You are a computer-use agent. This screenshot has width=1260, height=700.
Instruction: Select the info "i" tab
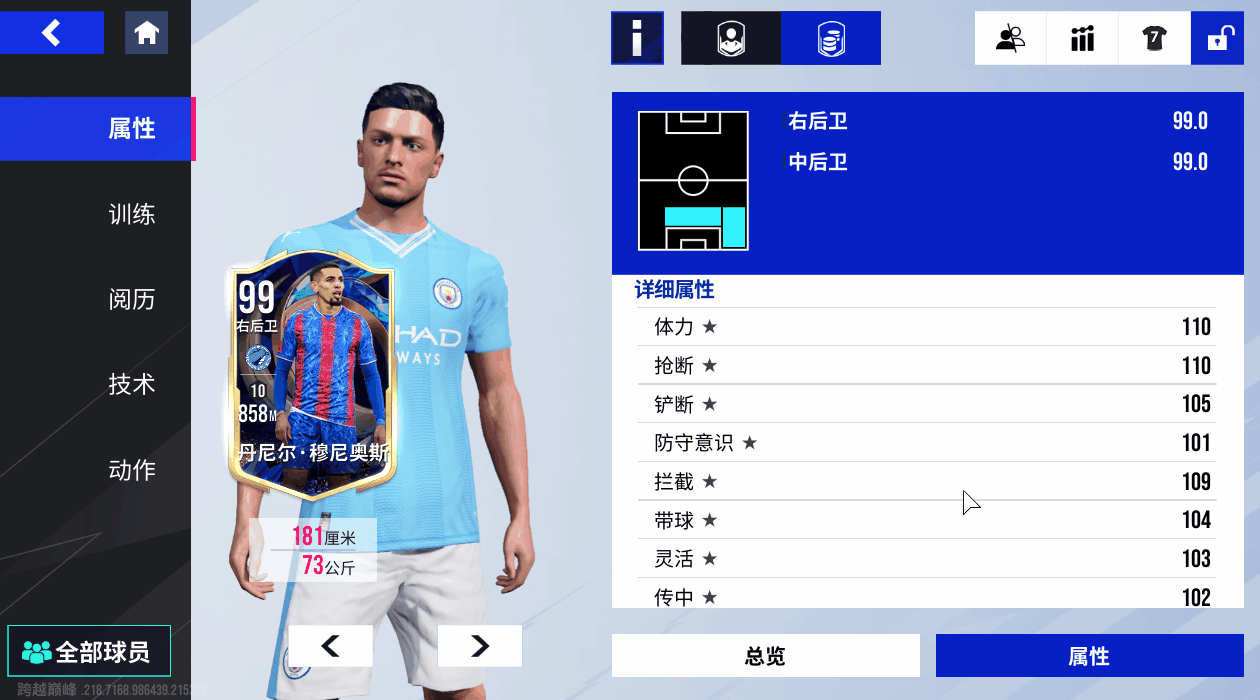point(637,38)
